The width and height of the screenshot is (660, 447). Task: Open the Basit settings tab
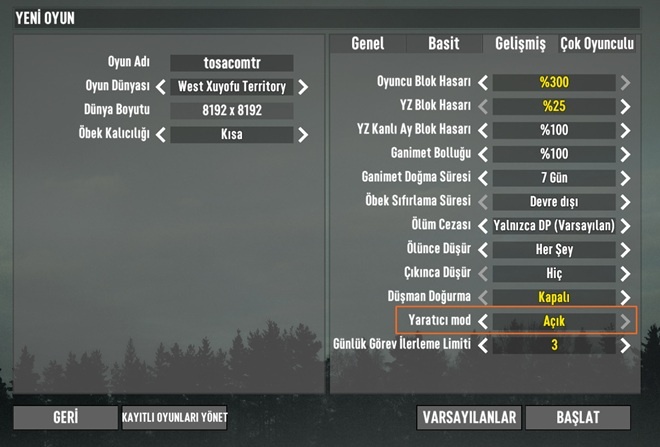[x=443, y=44]
